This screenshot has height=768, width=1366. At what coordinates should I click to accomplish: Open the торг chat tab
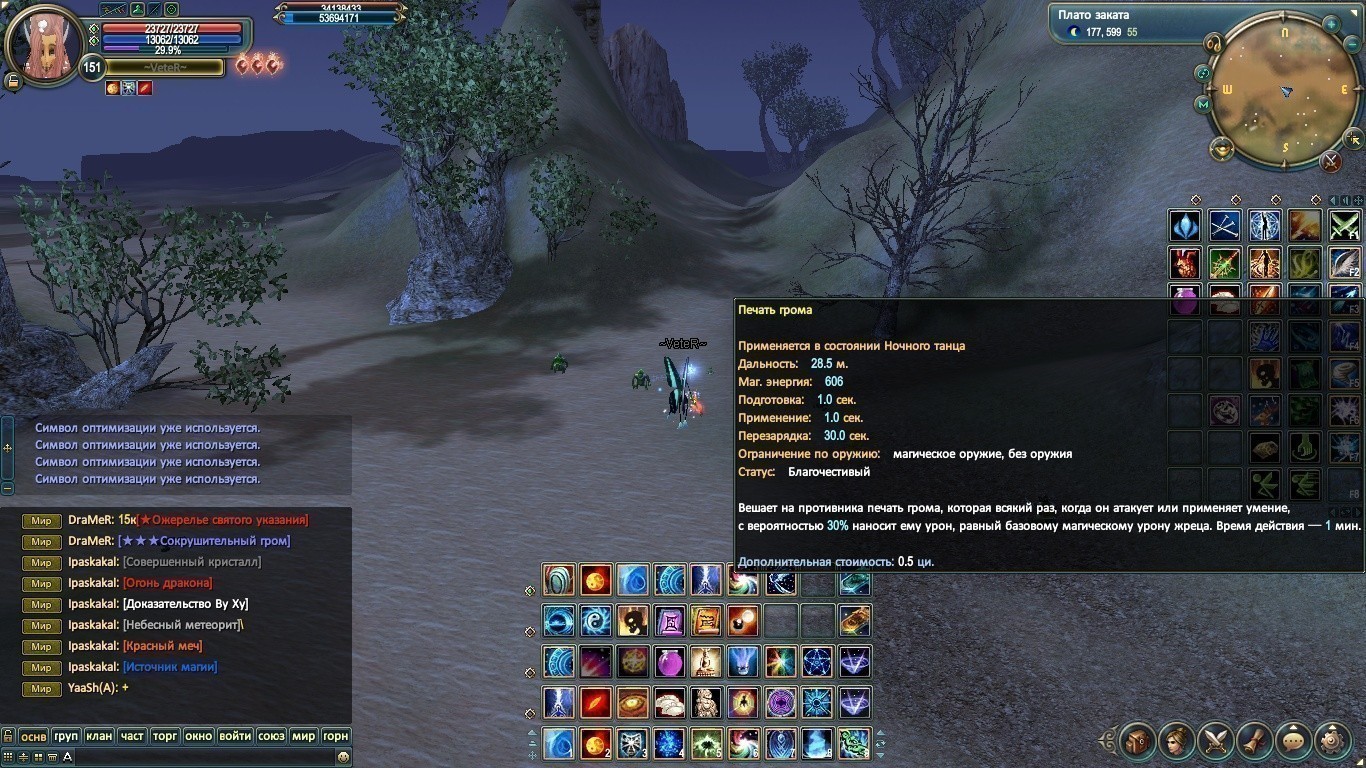point(165,736)
